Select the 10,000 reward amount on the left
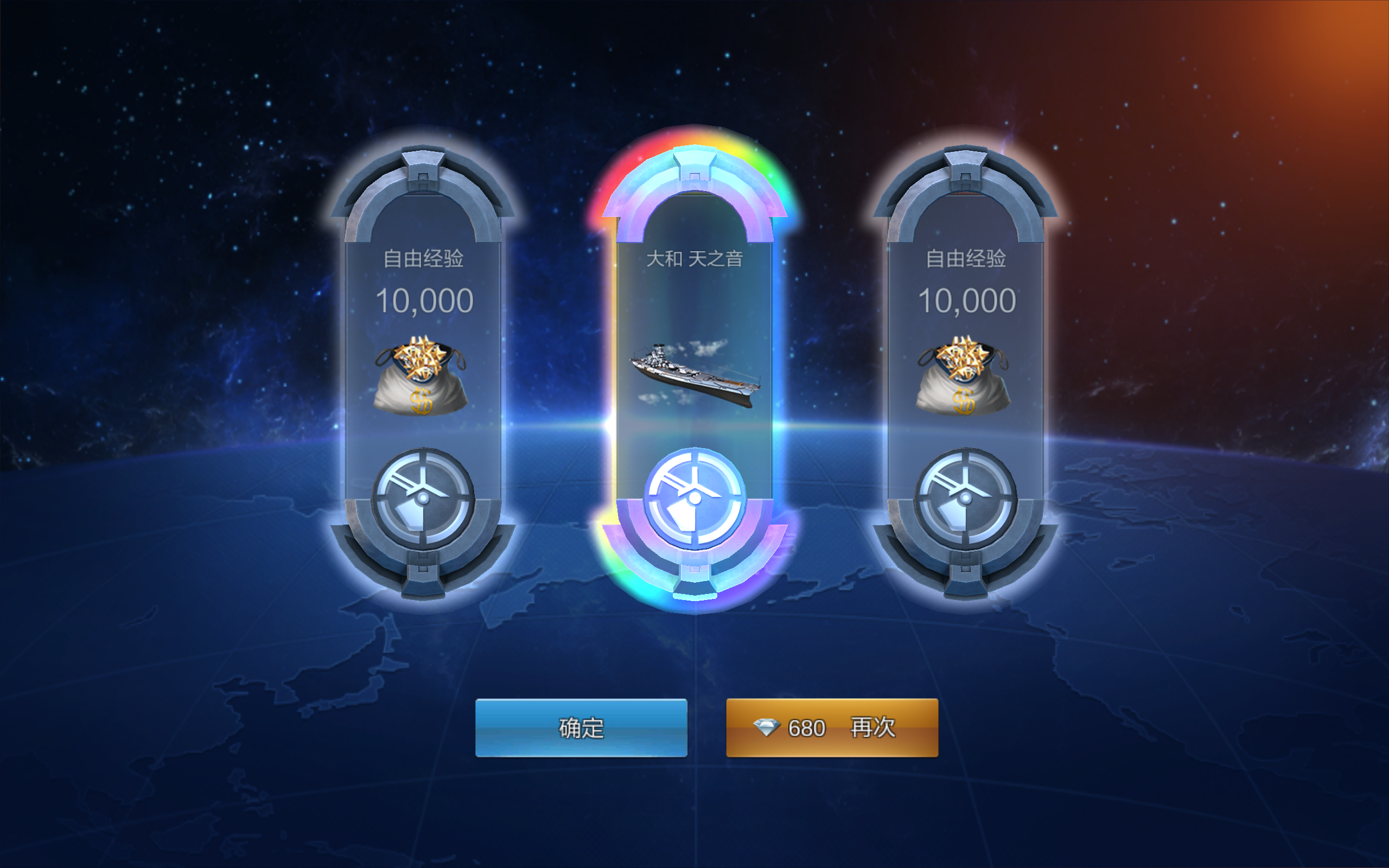This screenshot has width=1389, height=868. click(425, 299)
